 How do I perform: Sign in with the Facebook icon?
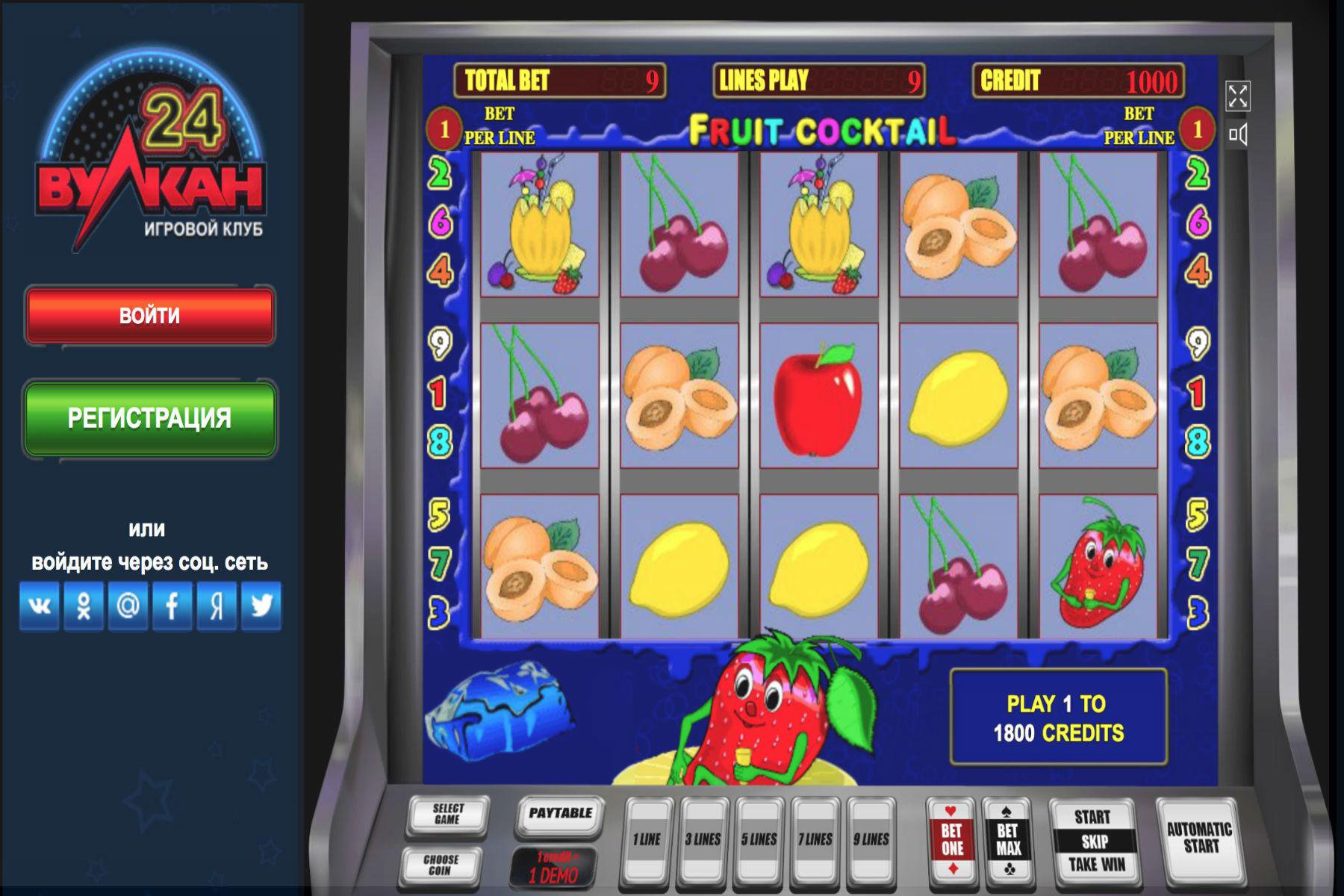(172, 606)
